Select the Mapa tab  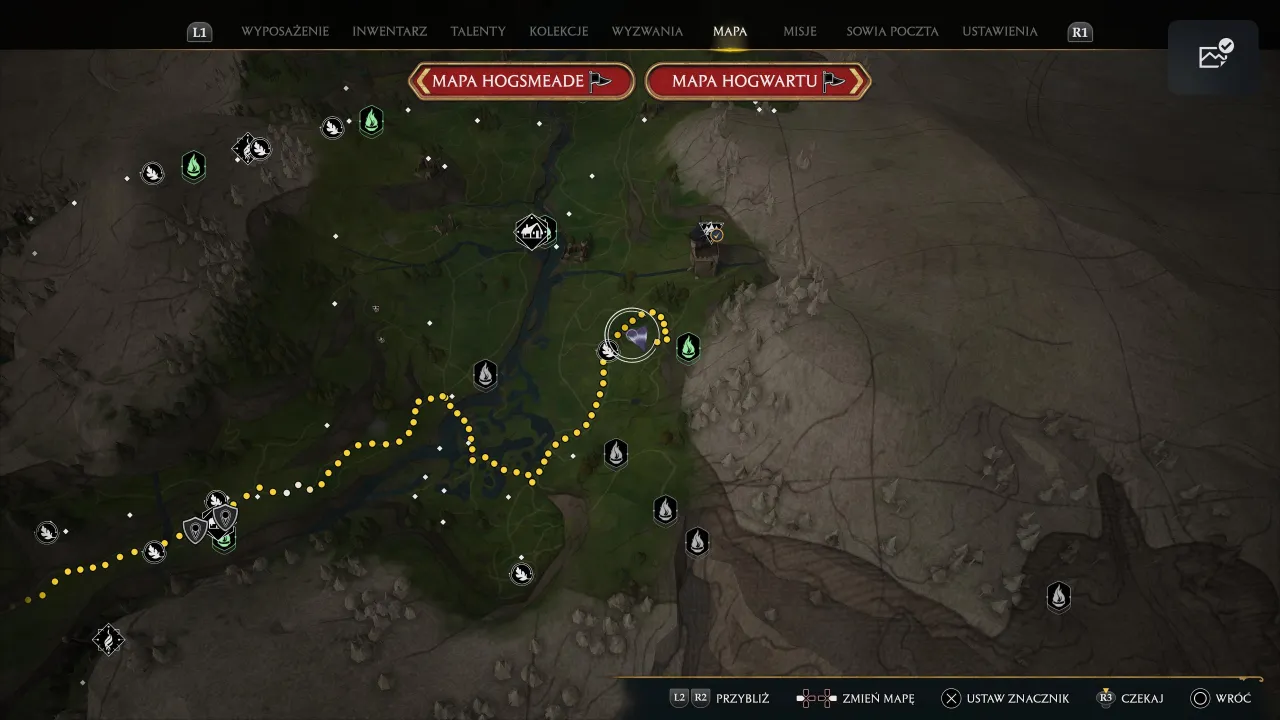730,31
